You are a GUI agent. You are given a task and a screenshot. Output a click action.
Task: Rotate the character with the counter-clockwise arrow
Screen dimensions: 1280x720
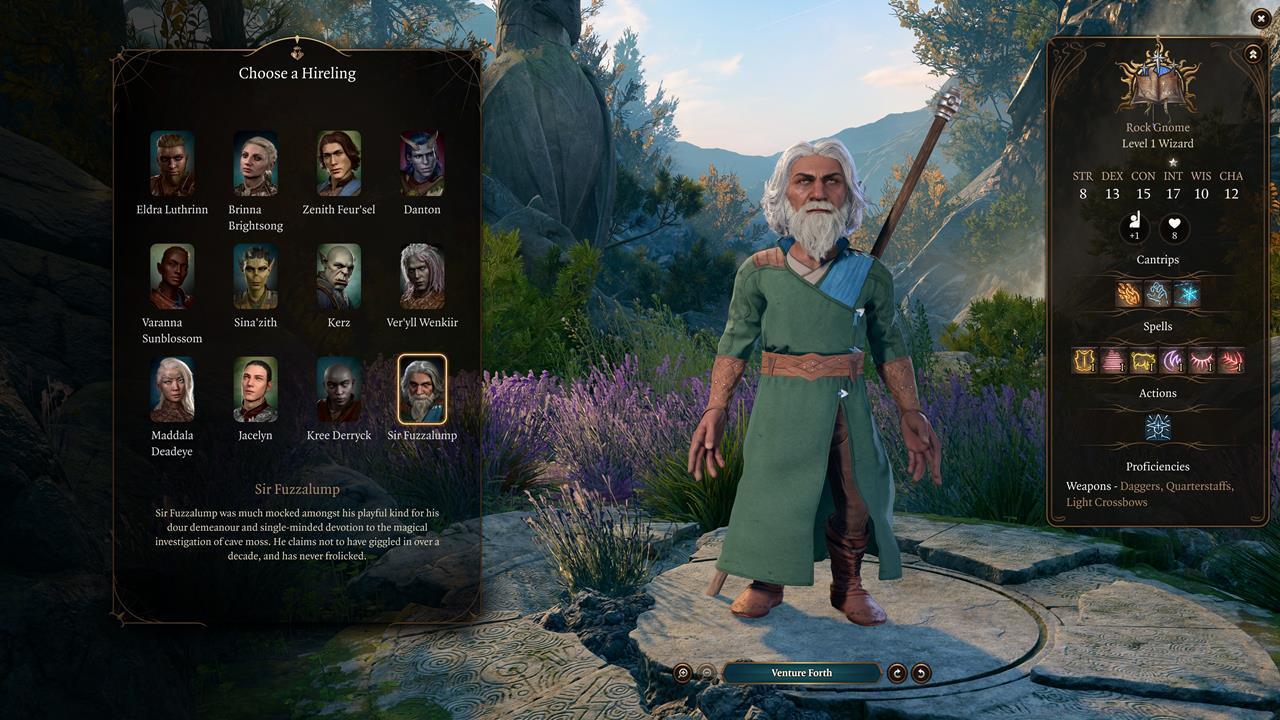[x=921, y=673]
